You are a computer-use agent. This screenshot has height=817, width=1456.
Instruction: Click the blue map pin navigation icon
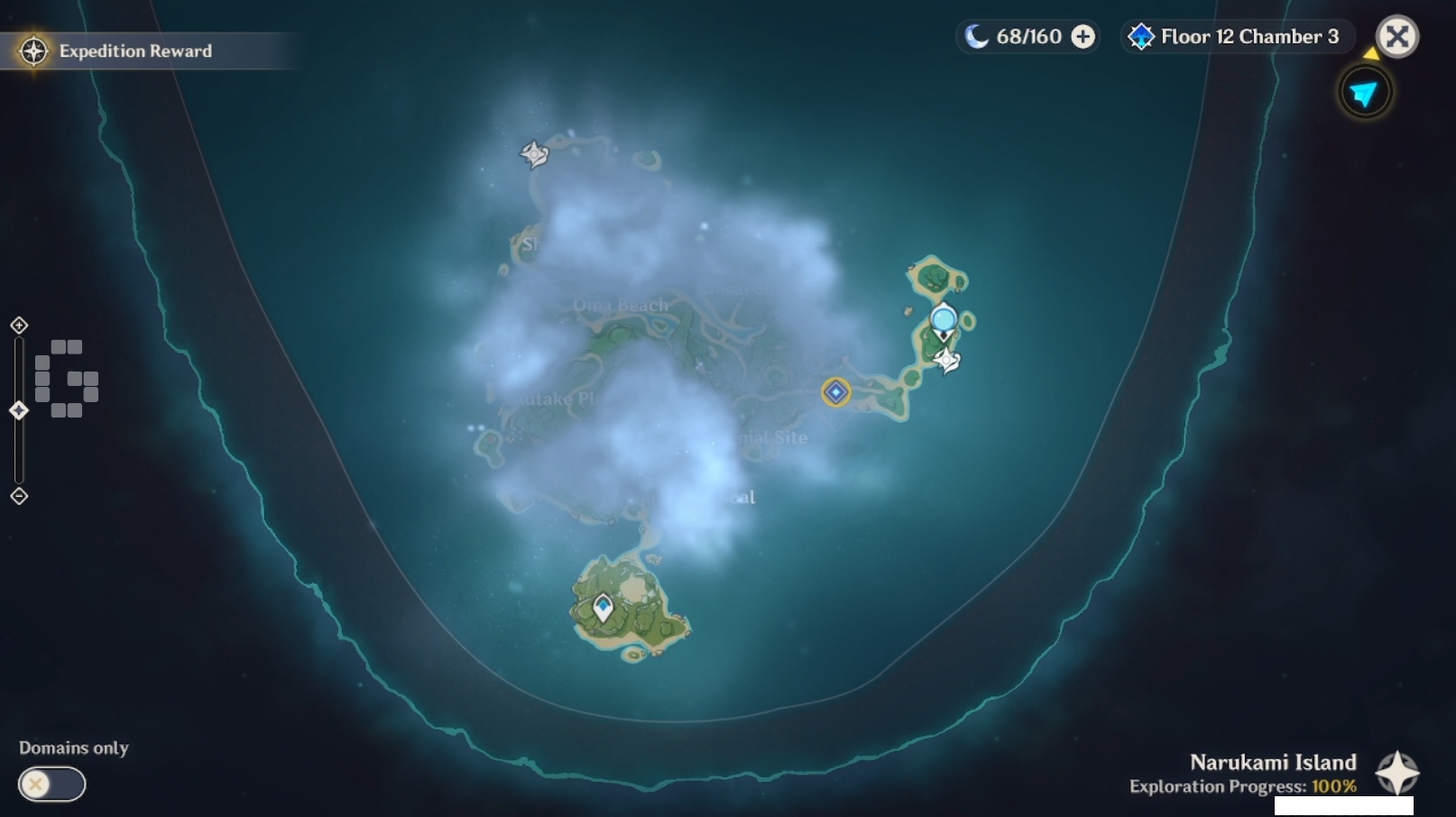[1364, 93]
